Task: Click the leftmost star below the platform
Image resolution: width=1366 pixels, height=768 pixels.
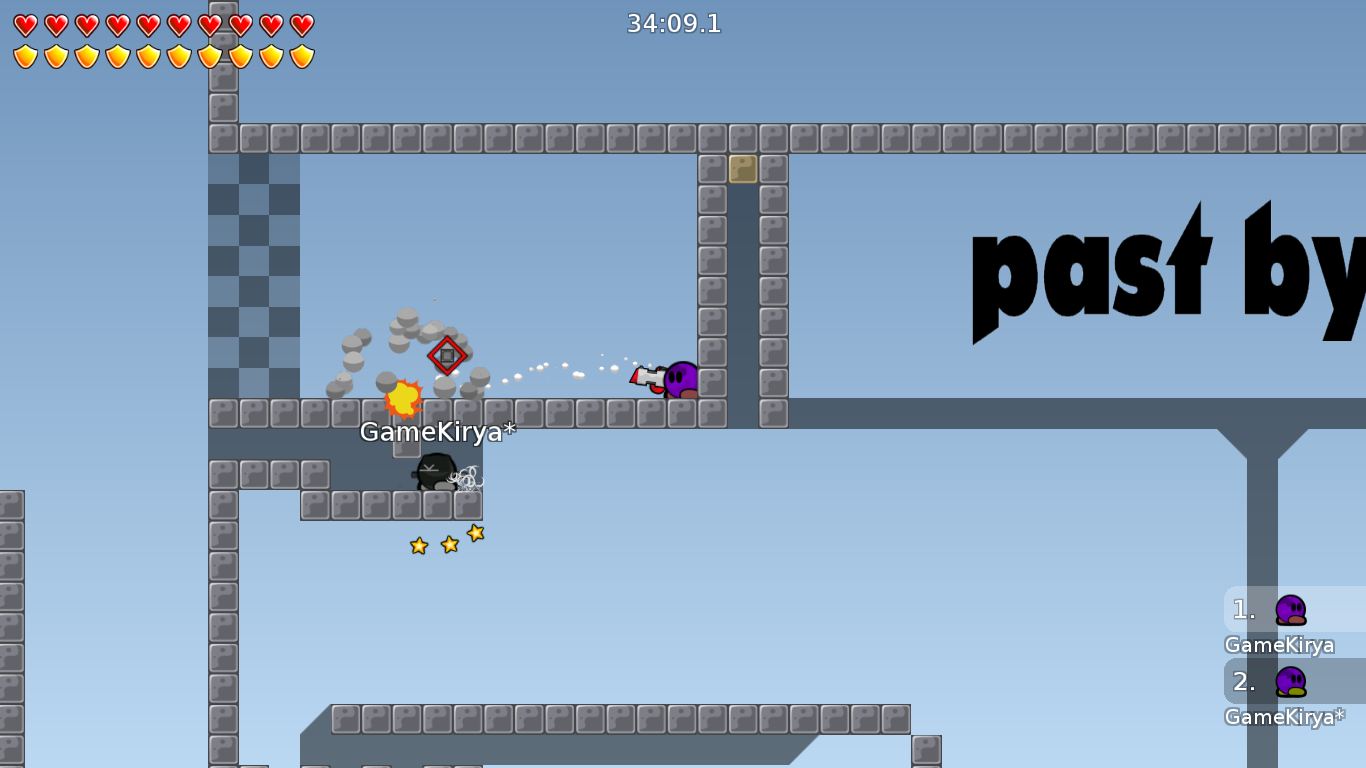Action: coord(419,546)
